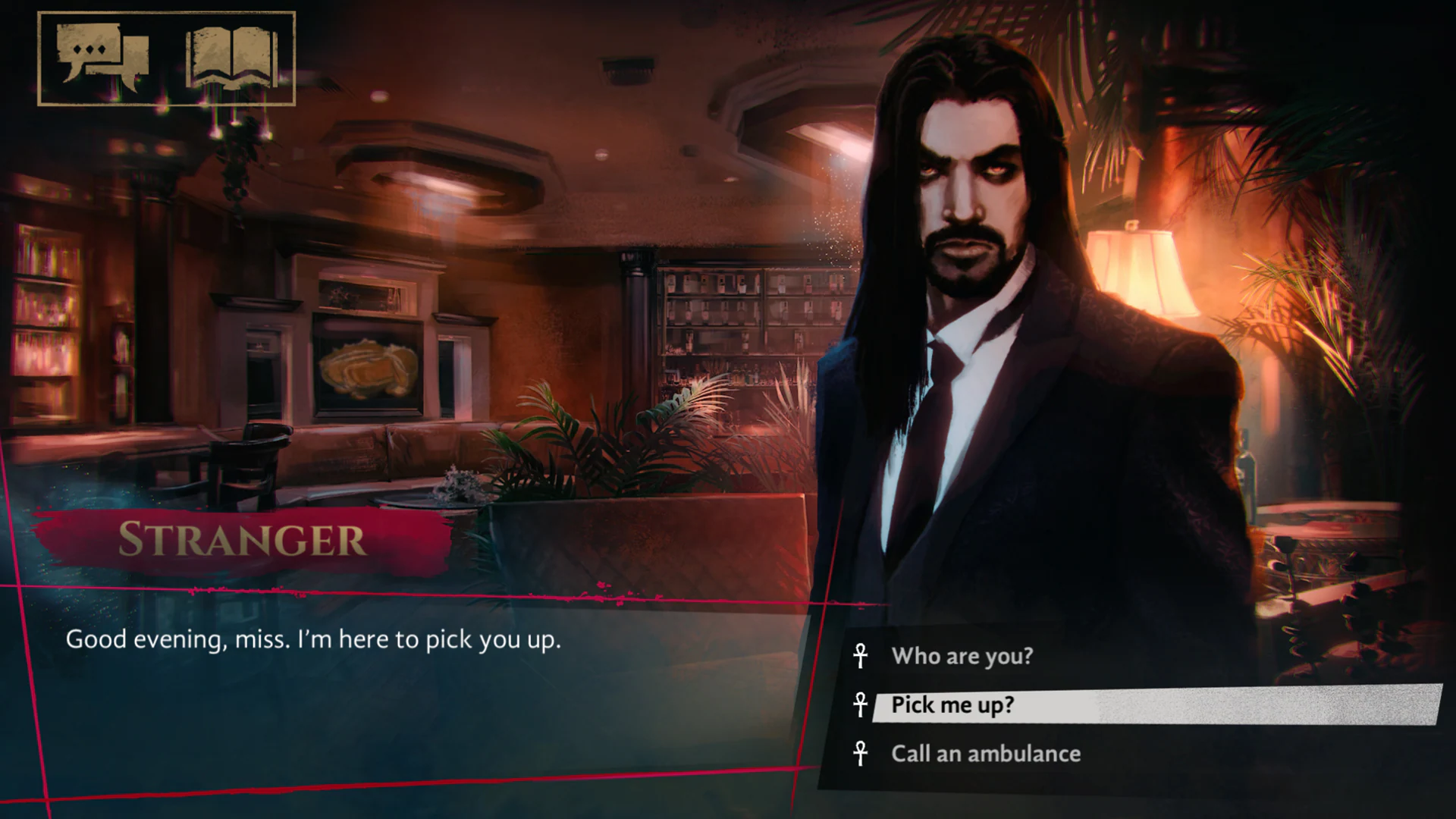The width and height of the screenshot is (1456, 819).
Task: Click the bar scene background to continue
Action: [455, 303]
